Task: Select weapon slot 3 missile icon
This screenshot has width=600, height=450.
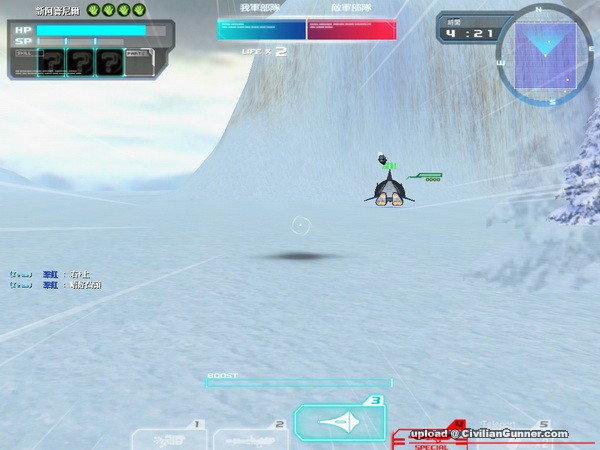Action: (339, 423)
